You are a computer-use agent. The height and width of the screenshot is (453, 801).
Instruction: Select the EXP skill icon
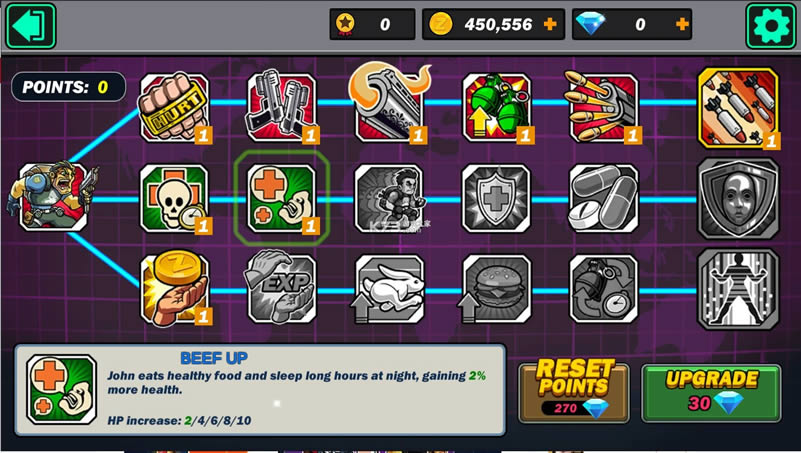281,289
